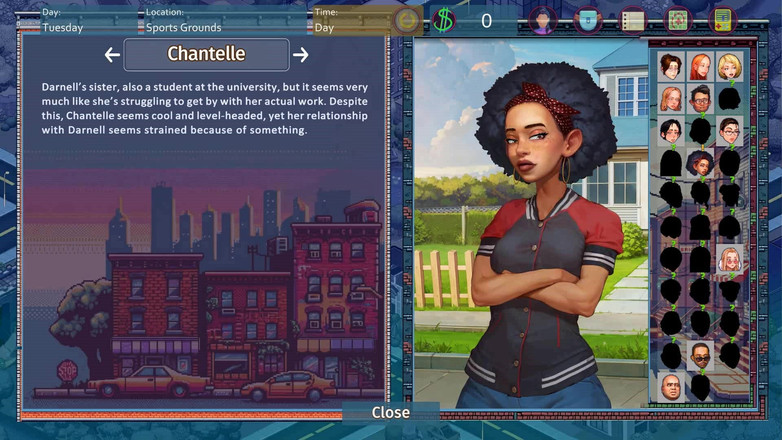
Task: Select the bearded man with sunglasses portrait
Action: 700,355
